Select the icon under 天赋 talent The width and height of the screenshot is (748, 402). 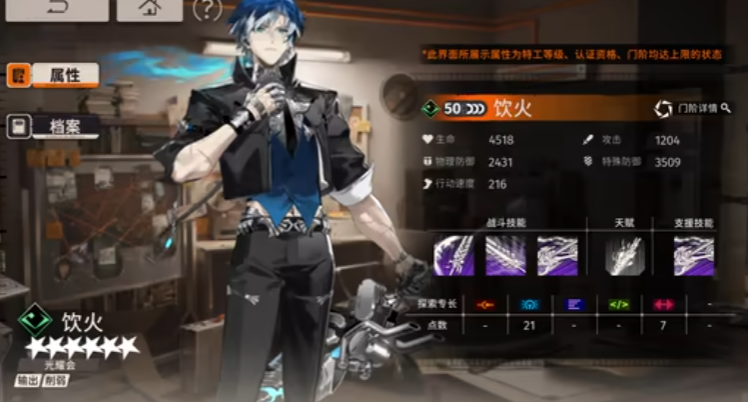[x=623, y=254]
